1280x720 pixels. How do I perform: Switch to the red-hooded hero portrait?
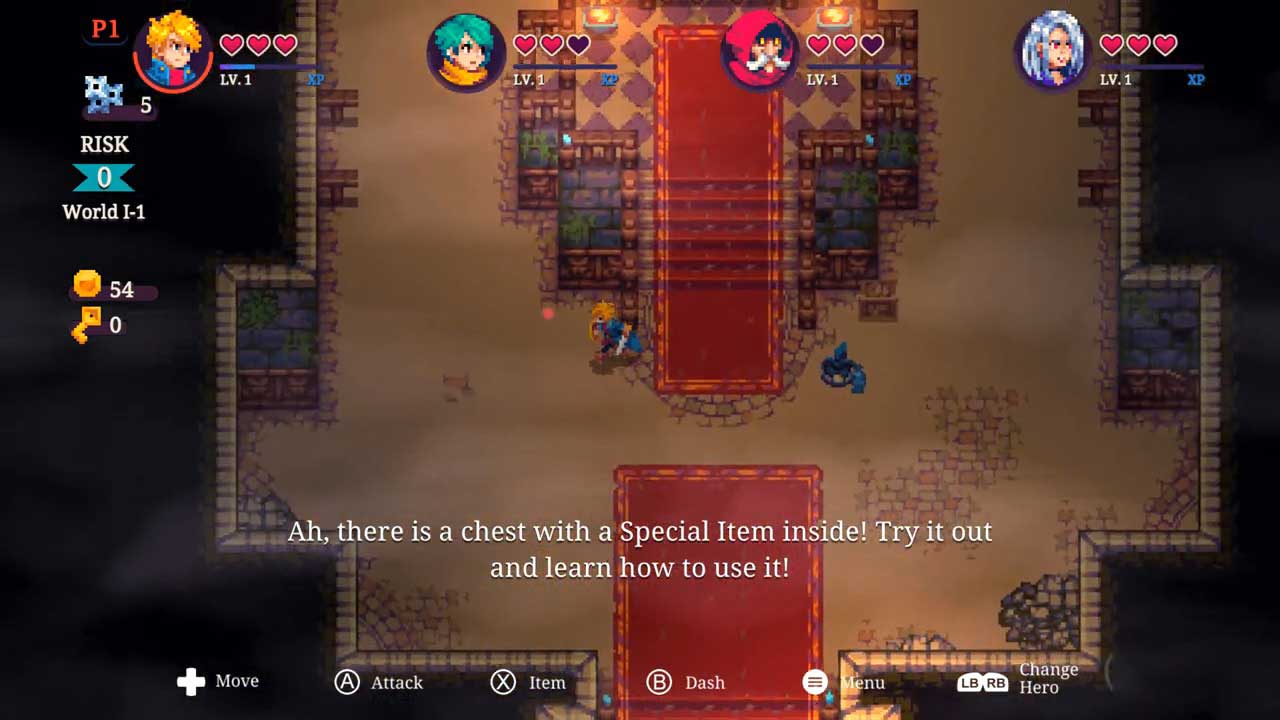click(x=760, y=51)
